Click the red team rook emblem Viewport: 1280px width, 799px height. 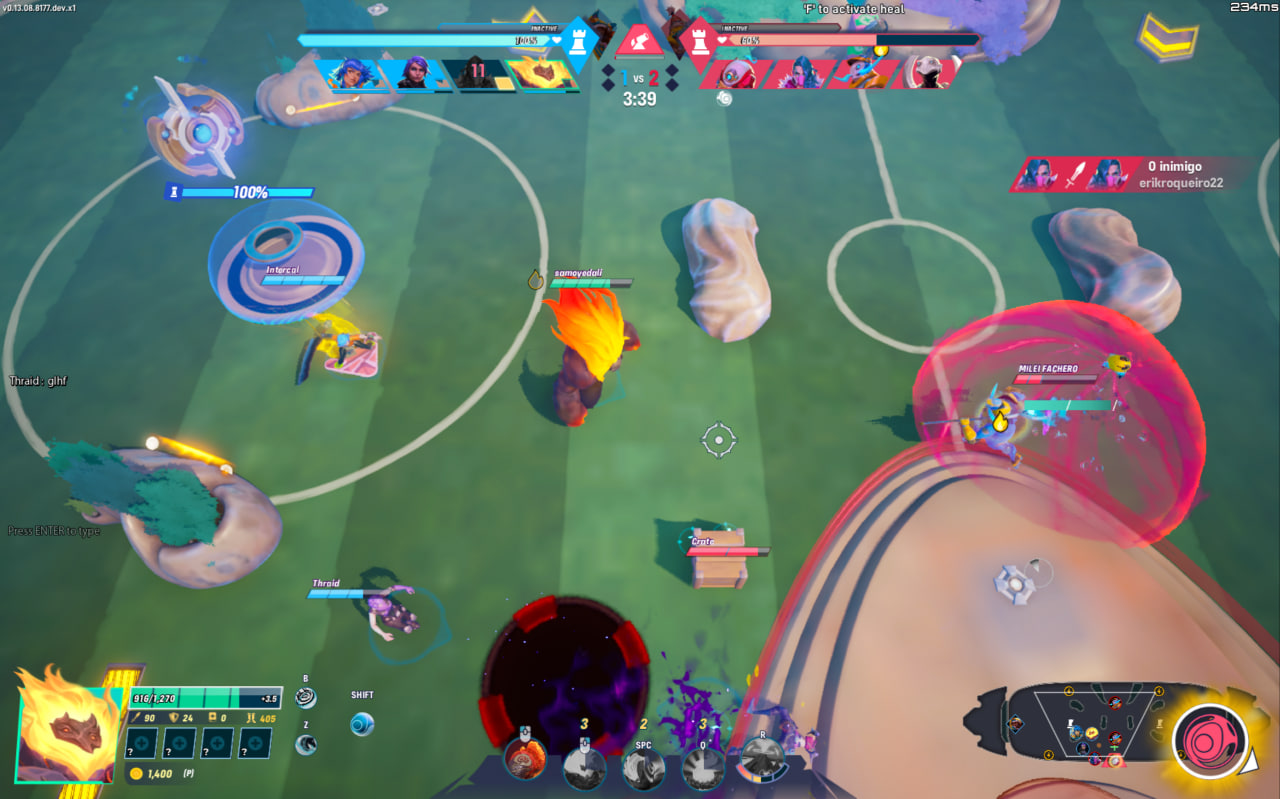point(700,40)
